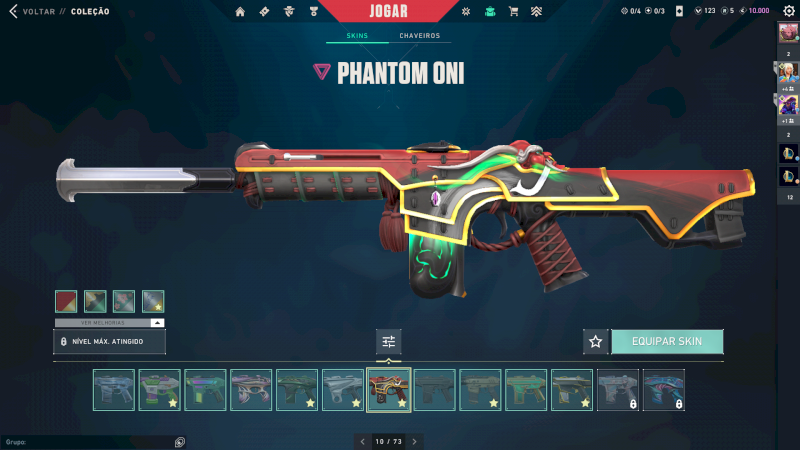Image resolution: width=800 pixels, height=450 pixels.
Task: Go back with the Voltar arrow
Action: tap(13, 11)
